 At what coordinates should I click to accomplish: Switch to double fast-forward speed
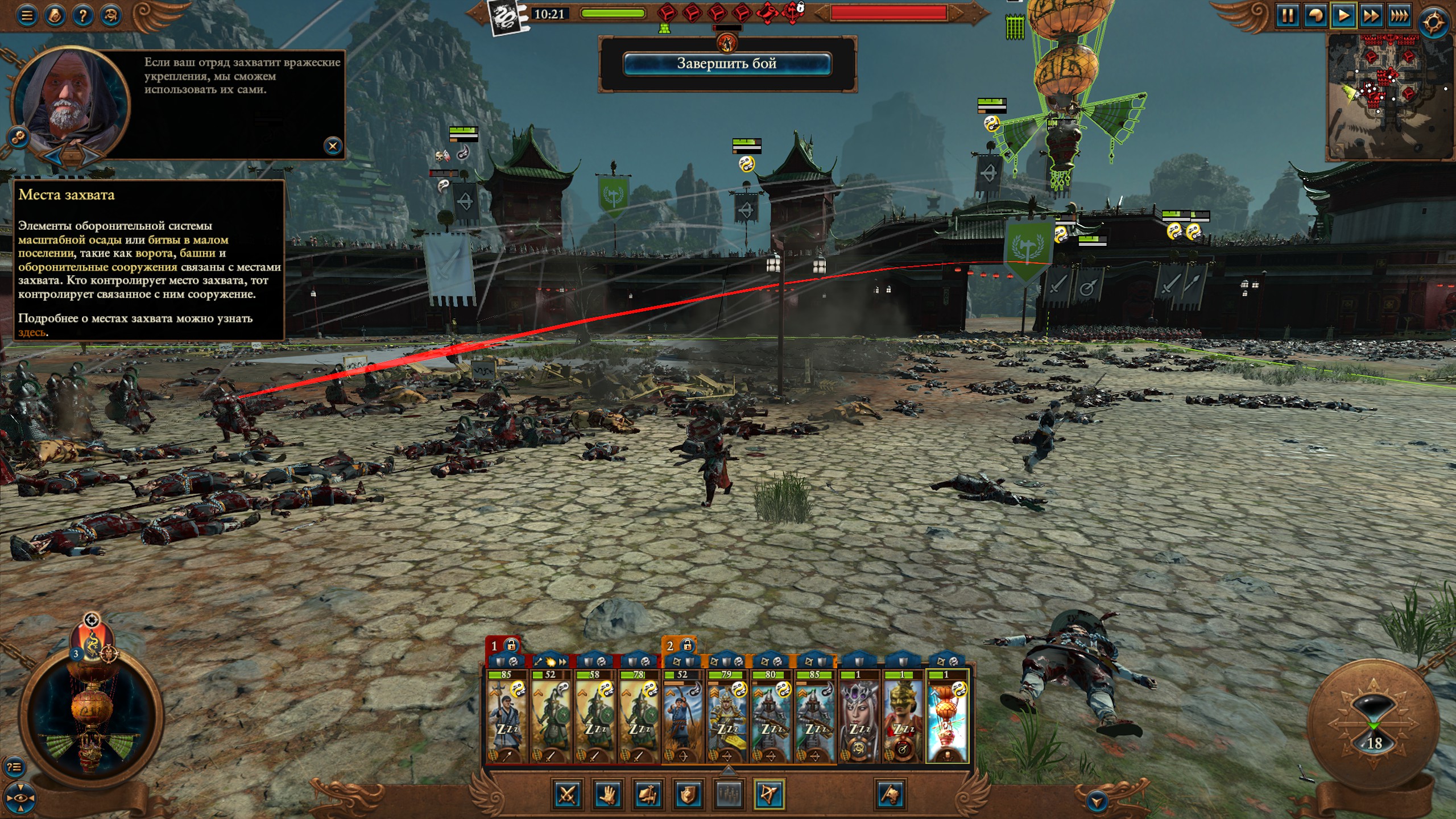[1371, 15]
